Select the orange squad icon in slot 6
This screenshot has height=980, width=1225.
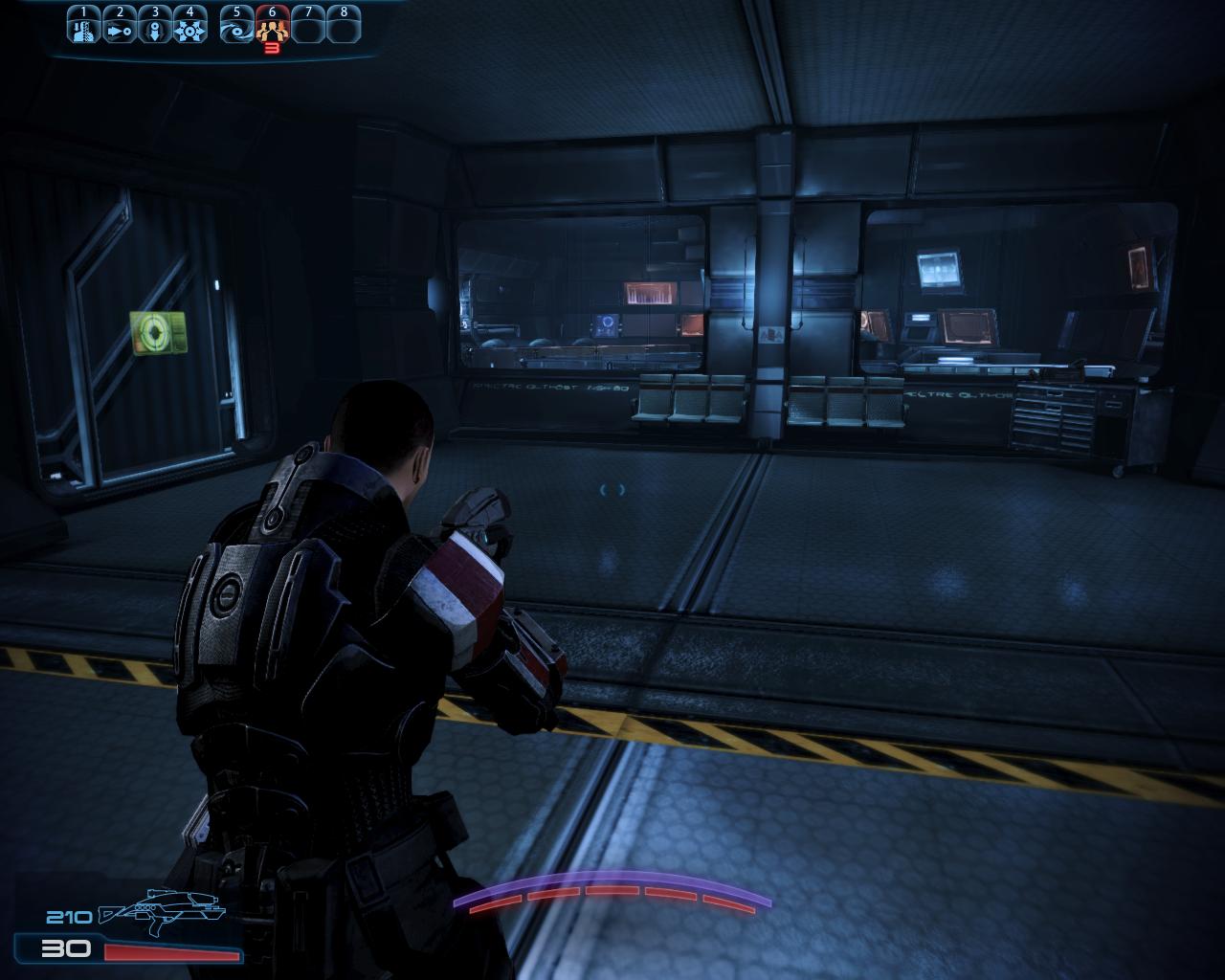pos(272,28)
